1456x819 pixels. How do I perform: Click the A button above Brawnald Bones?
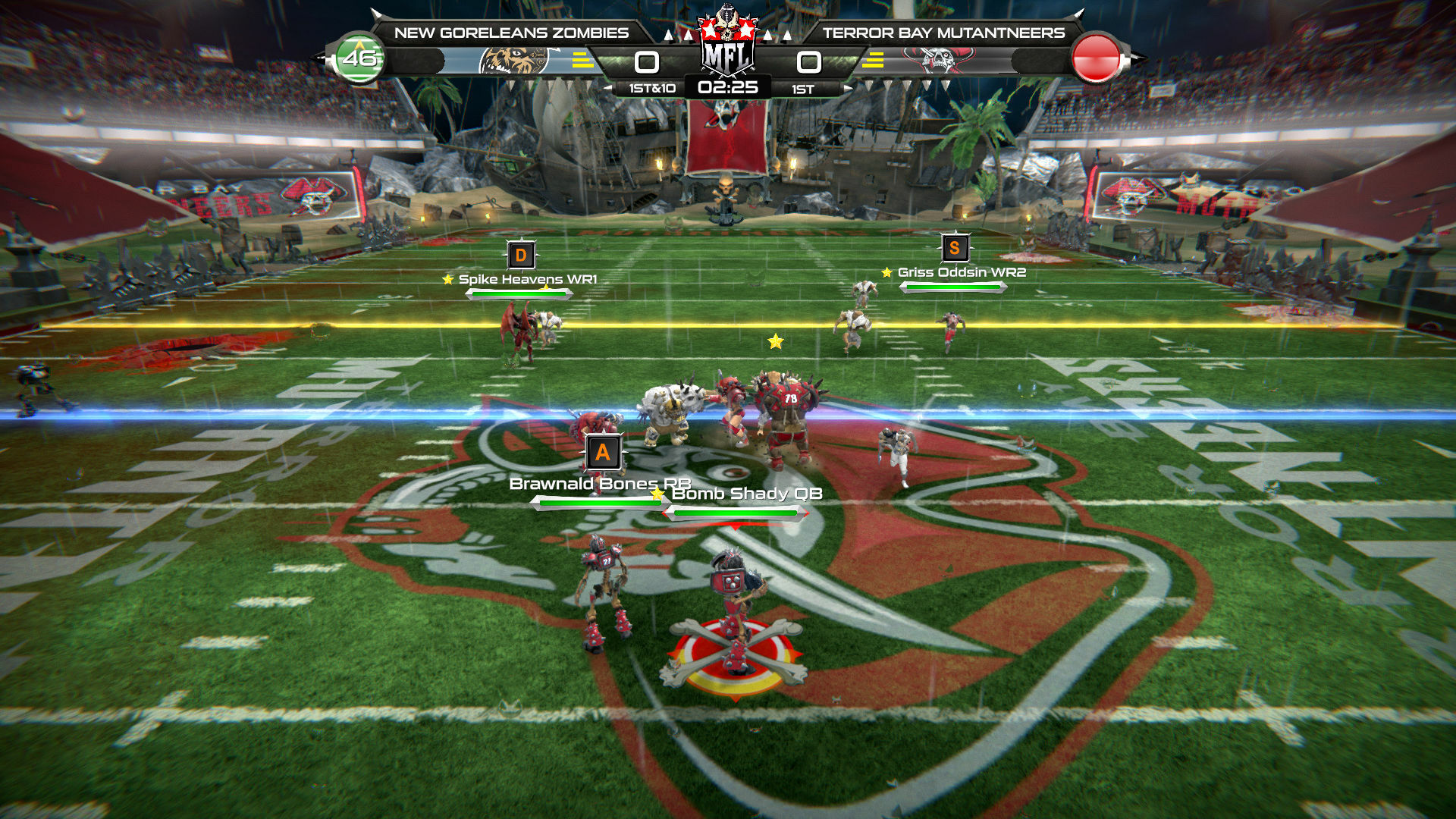[x=603, y=452]
